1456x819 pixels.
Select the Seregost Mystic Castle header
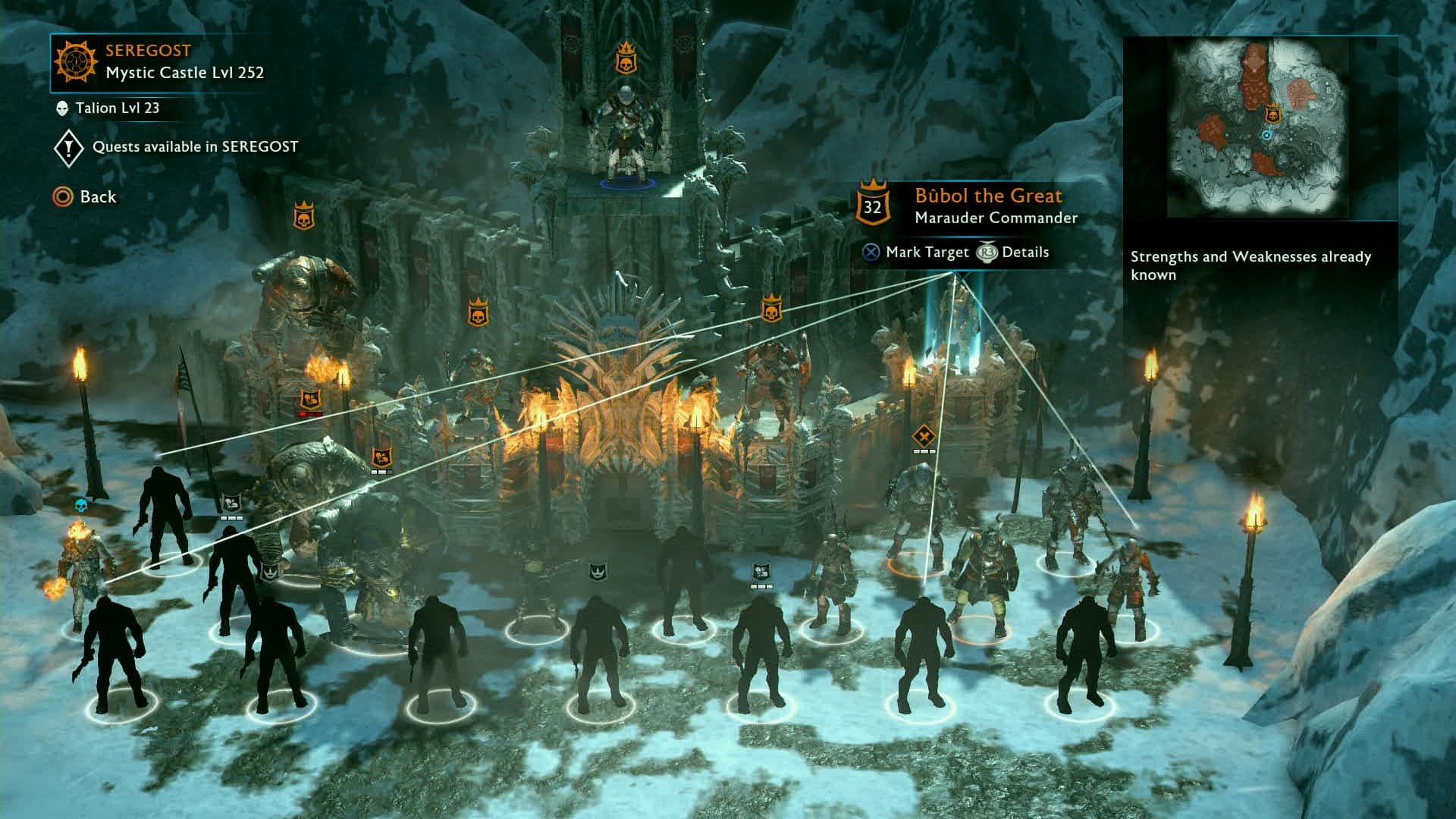click(x=161, y=62)
